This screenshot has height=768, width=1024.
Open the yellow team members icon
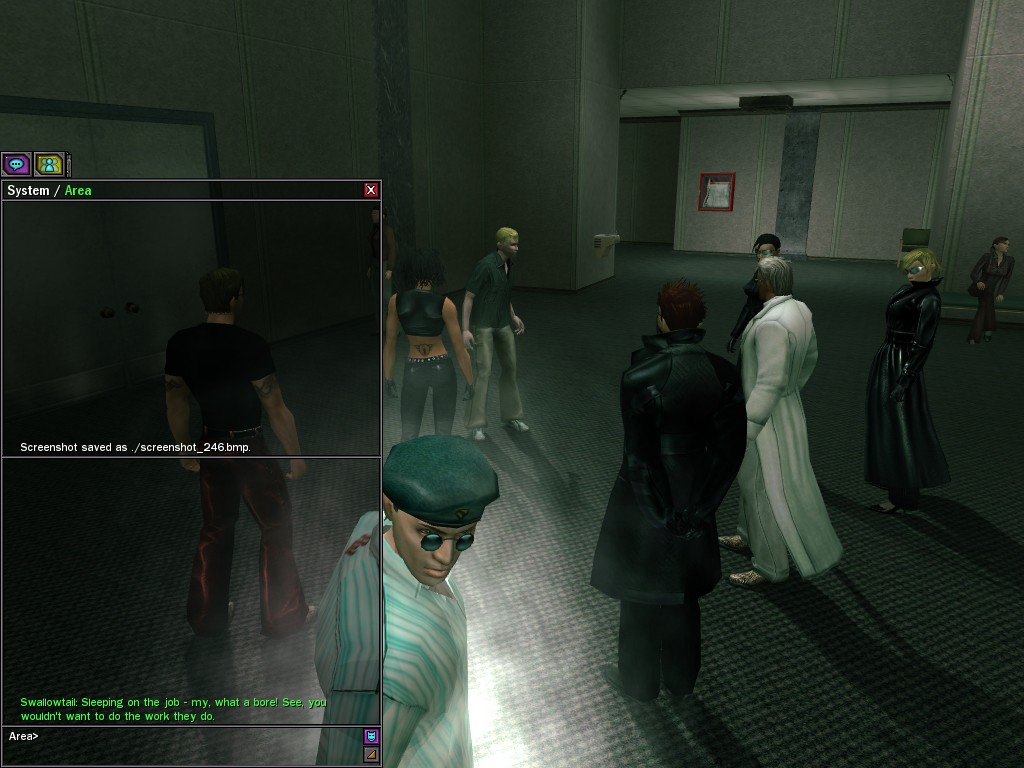click(48, 164)
